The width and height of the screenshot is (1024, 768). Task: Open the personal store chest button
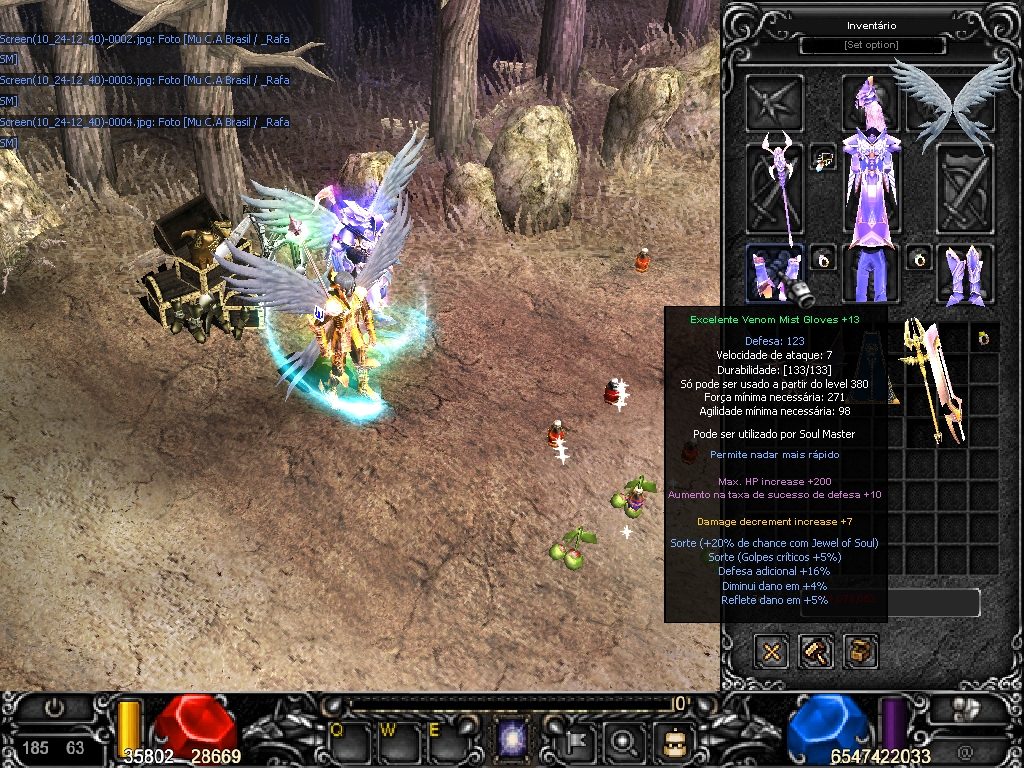click(x=860, y=652)
